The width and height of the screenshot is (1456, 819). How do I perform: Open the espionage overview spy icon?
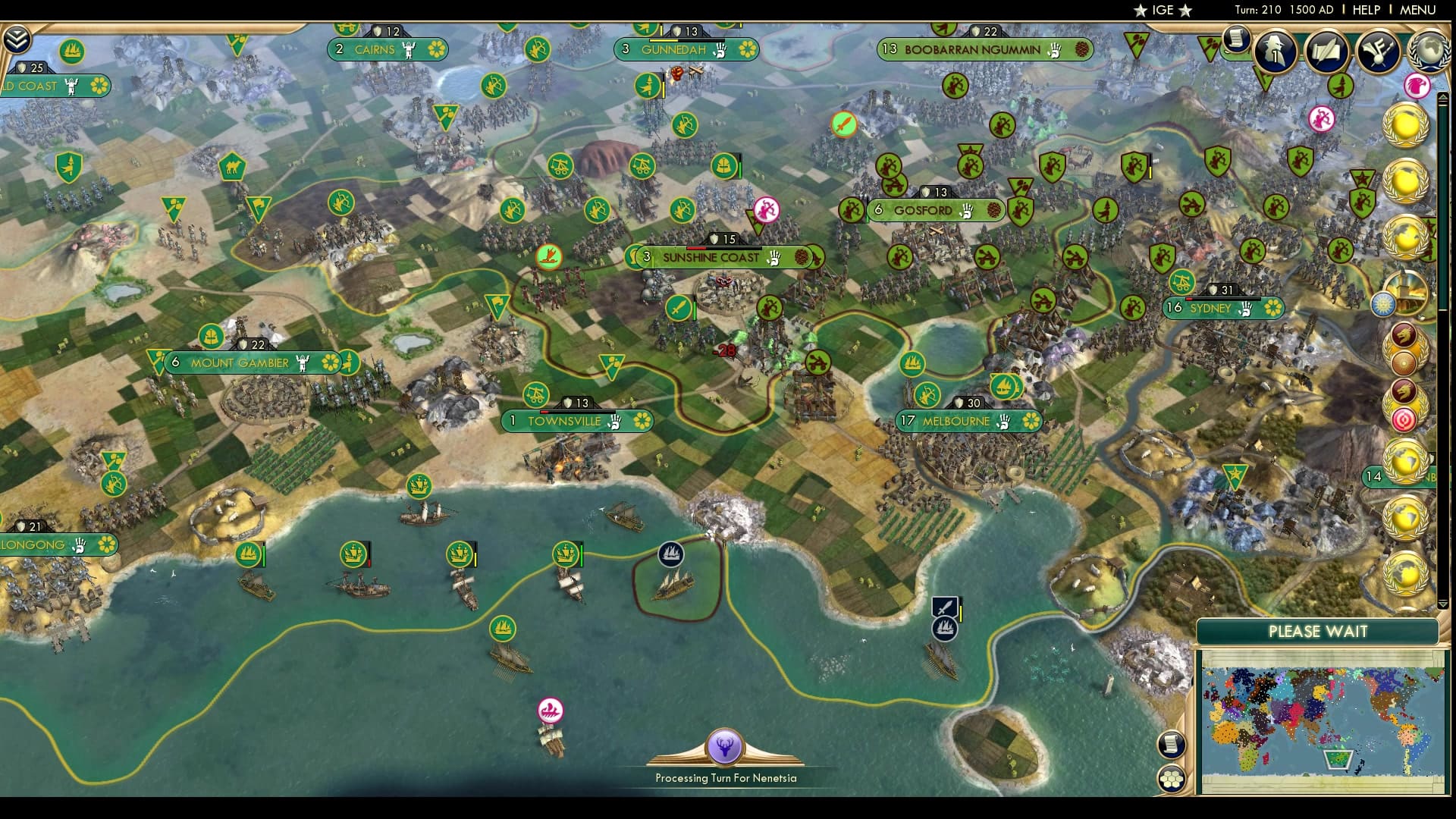pos(1276,51)
